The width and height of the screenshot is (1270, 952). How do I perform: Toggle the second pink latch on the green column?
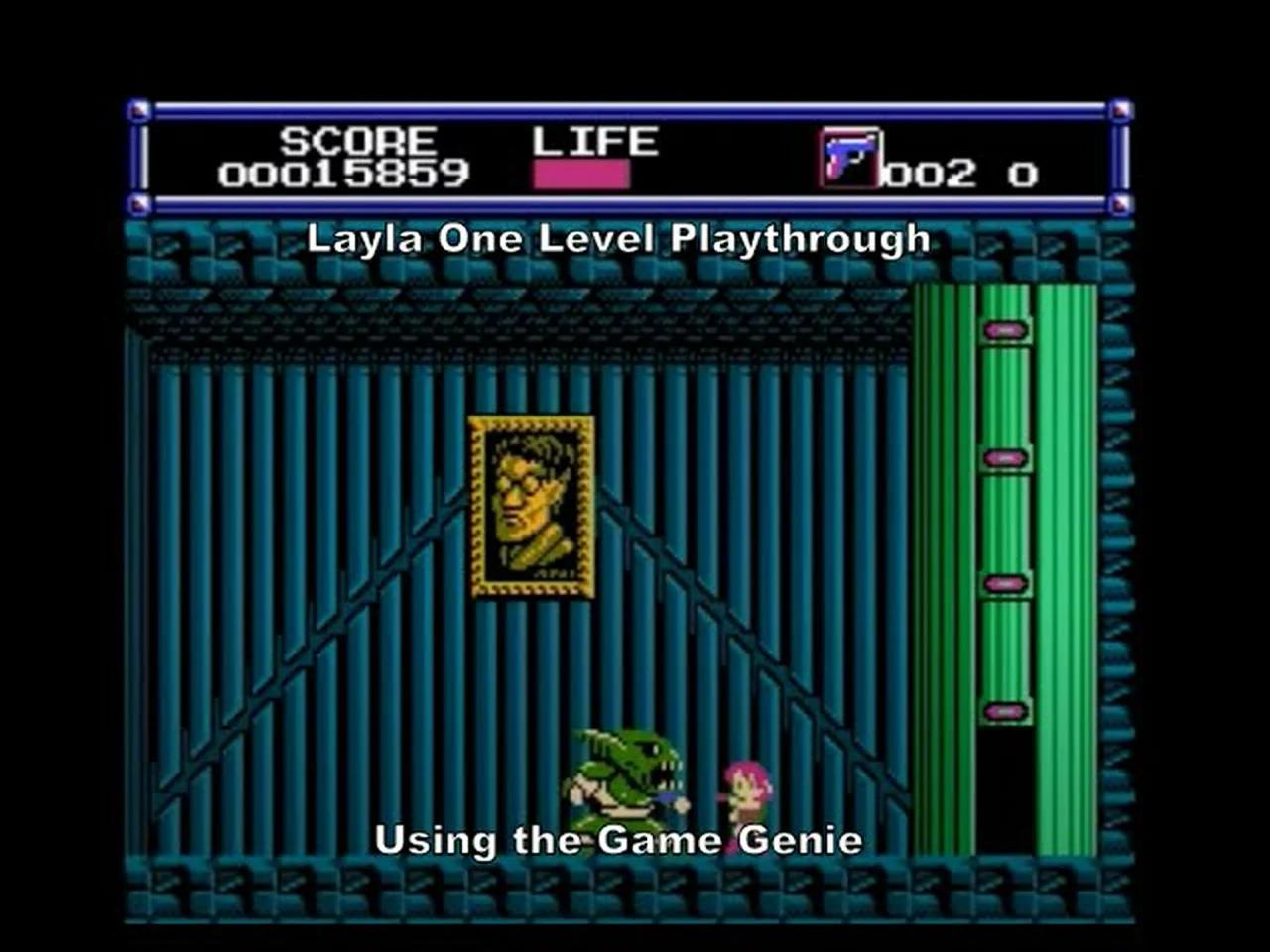[x=1005, y=457]
